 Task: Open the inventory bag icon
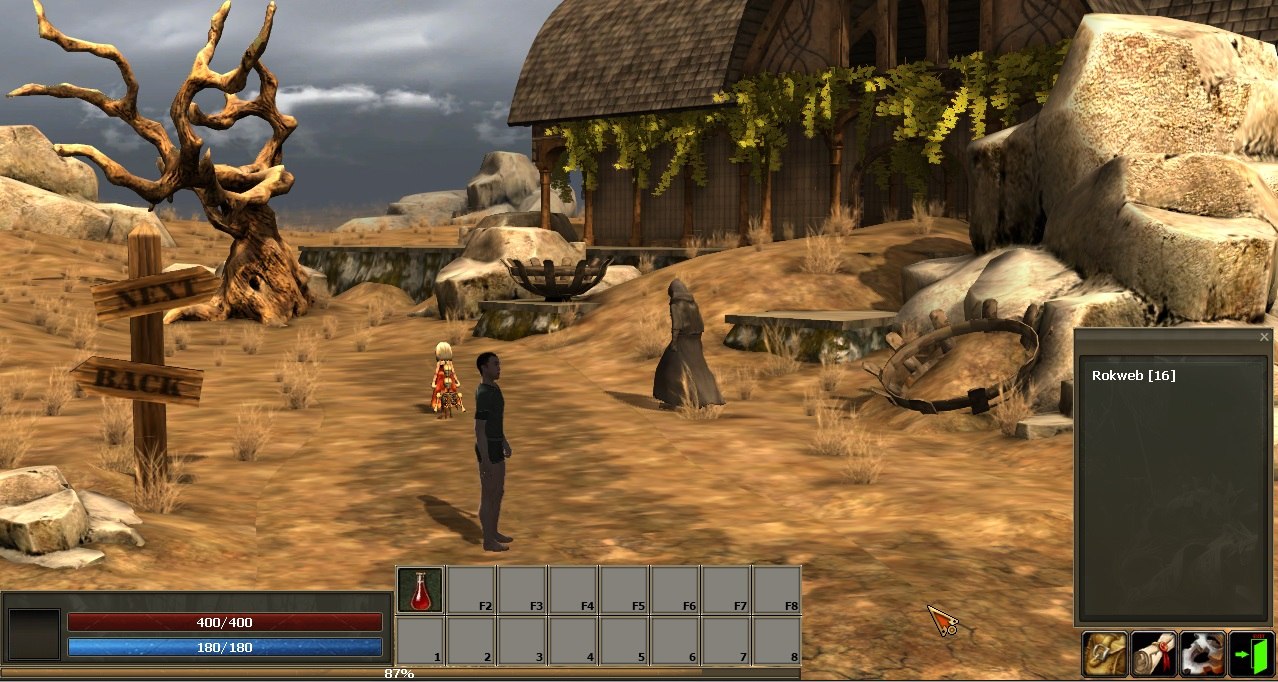[1104, 654]
